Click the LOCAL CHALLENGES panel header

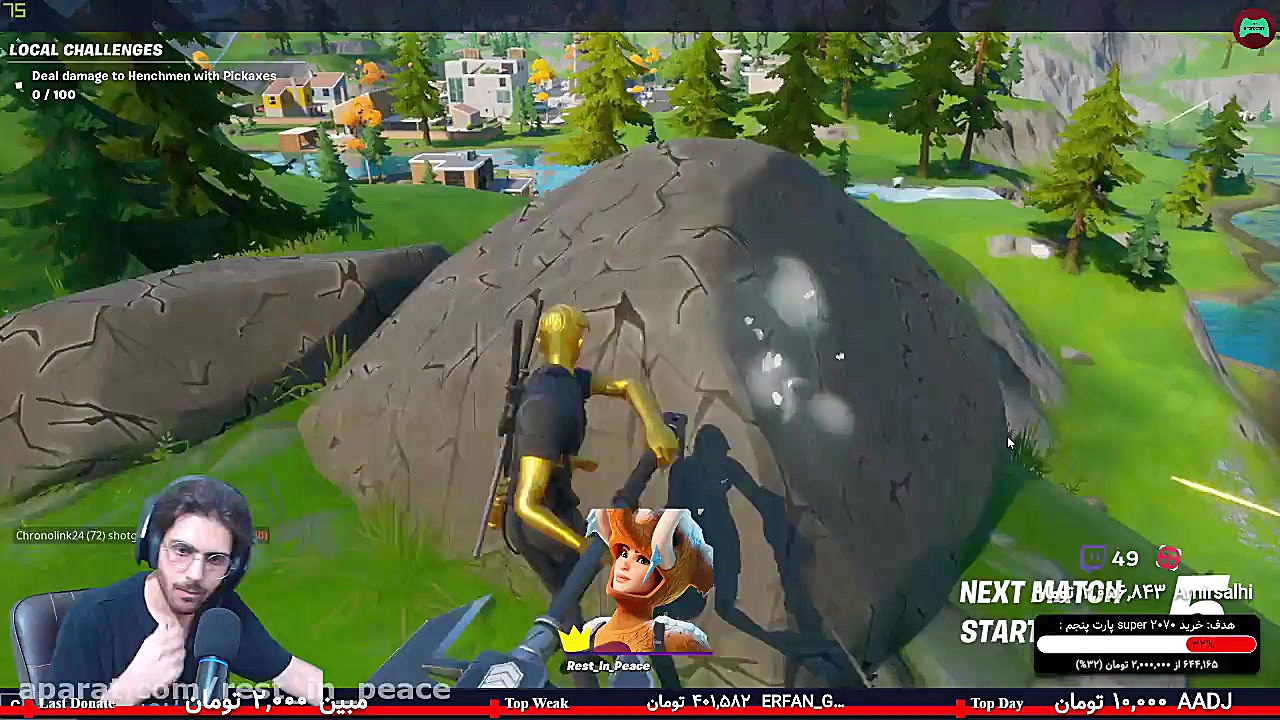[86, 49]
